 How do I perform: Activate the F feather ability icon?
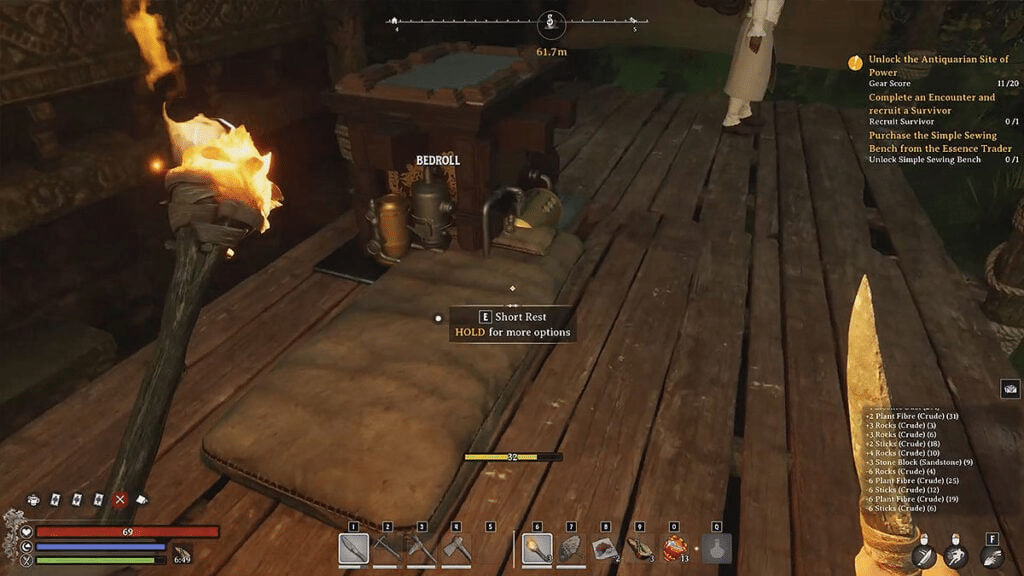(991, 557)
